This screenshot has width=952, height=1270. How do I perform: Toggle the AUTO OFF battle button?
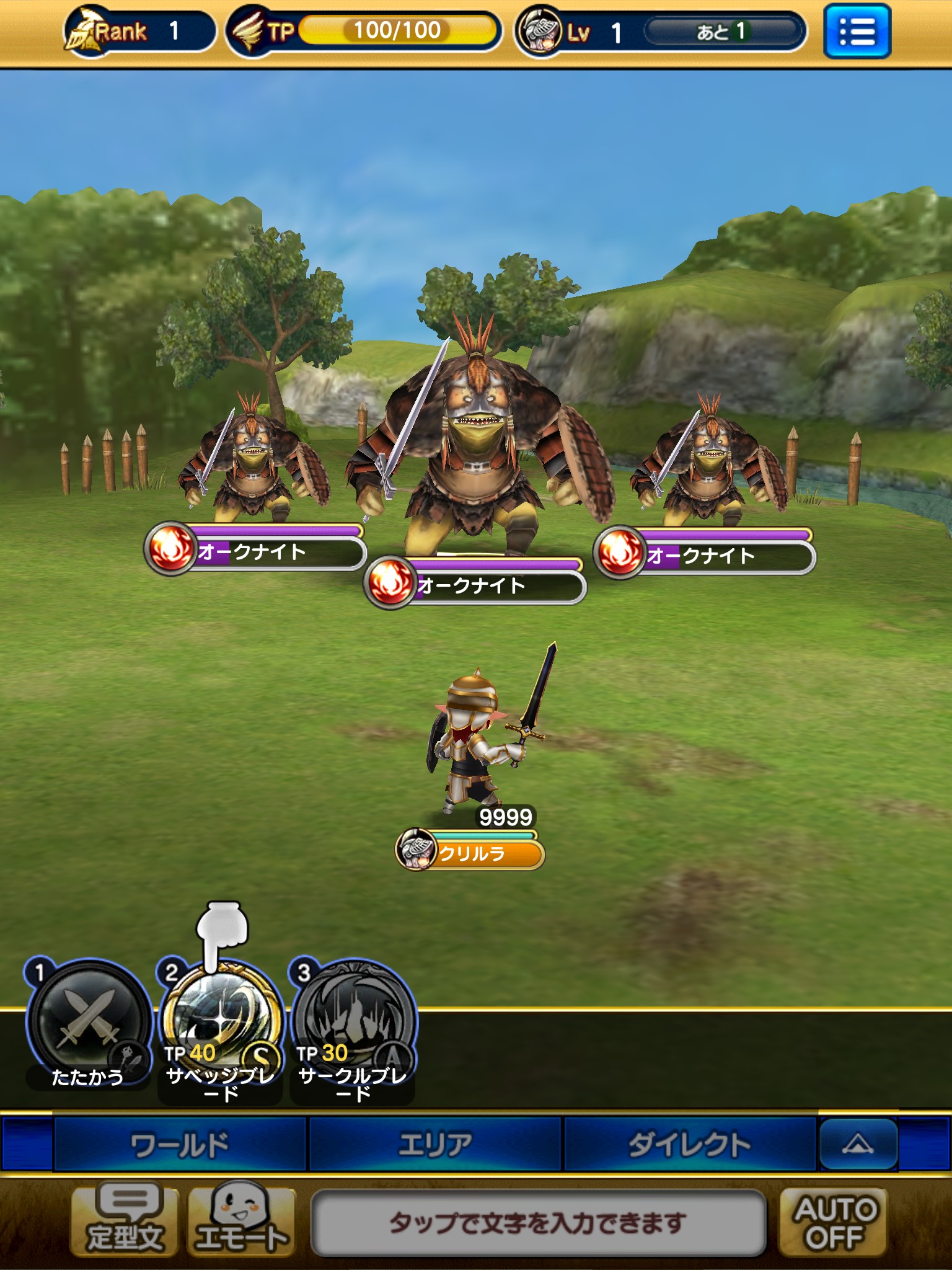click(834, 1223)
